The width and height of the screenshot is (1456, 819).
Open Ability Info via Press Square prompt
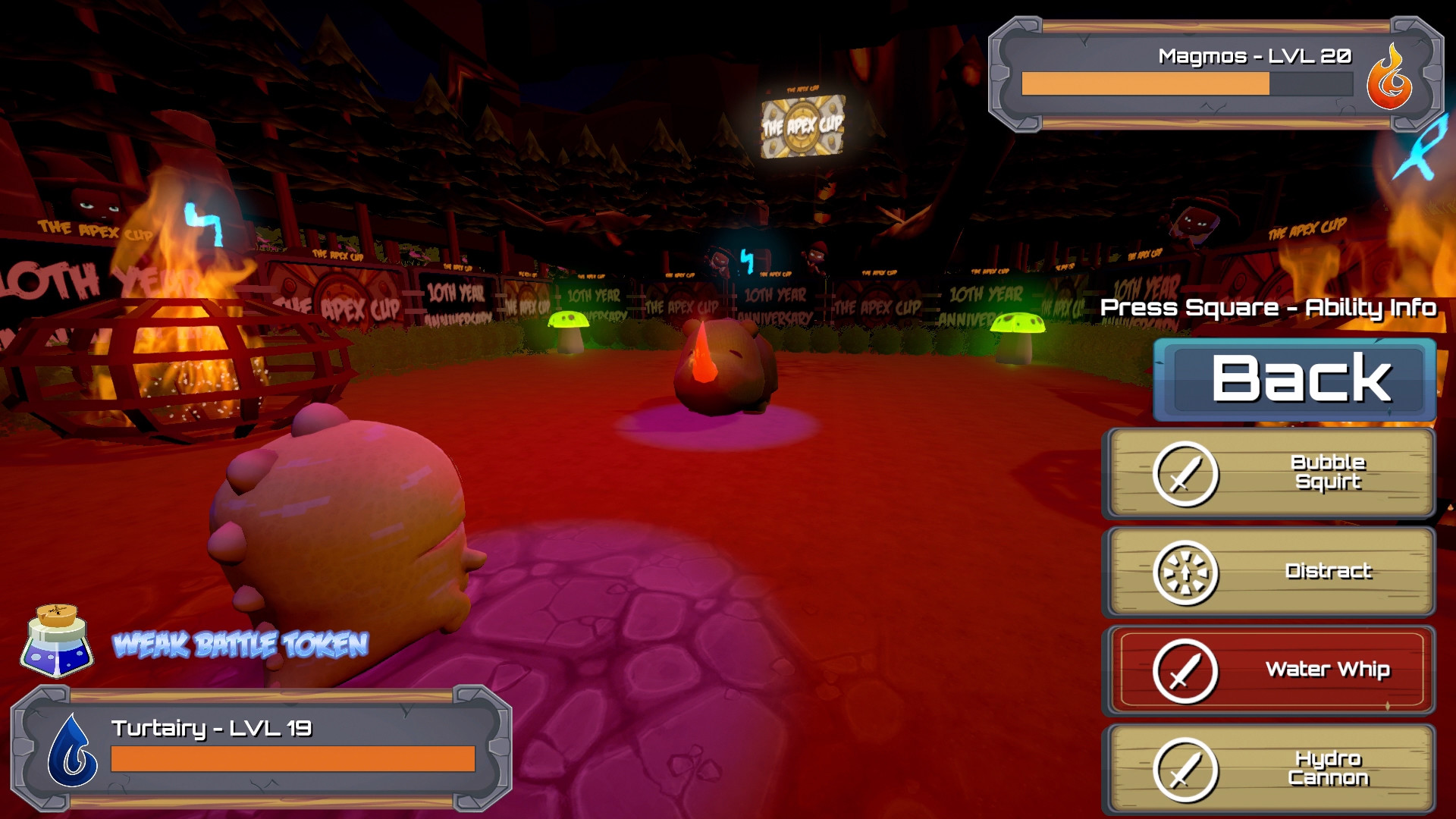coord(1269,309)
